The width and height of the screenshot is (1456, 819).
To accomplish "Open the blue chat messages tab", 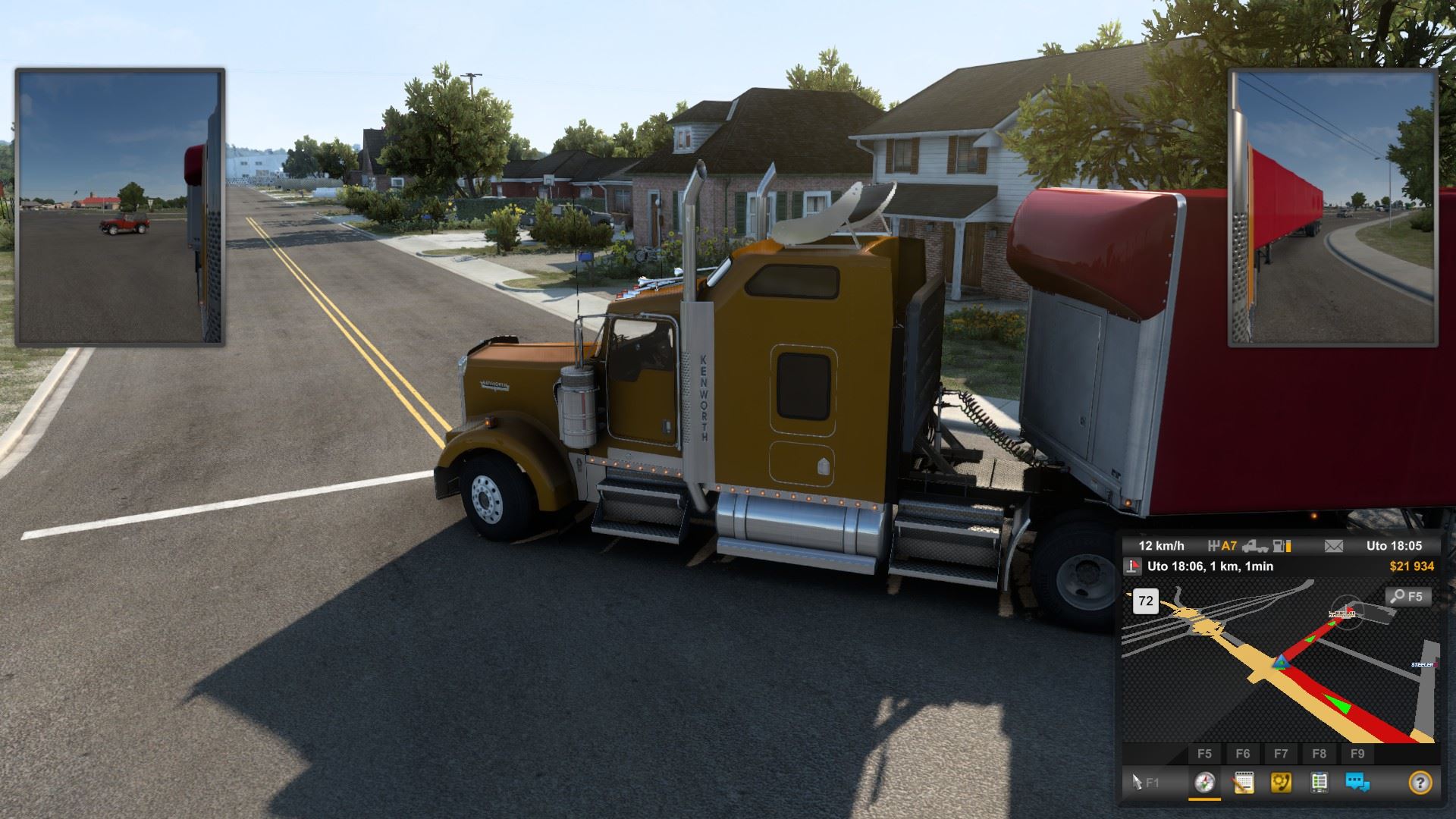I will (1357, 782).
